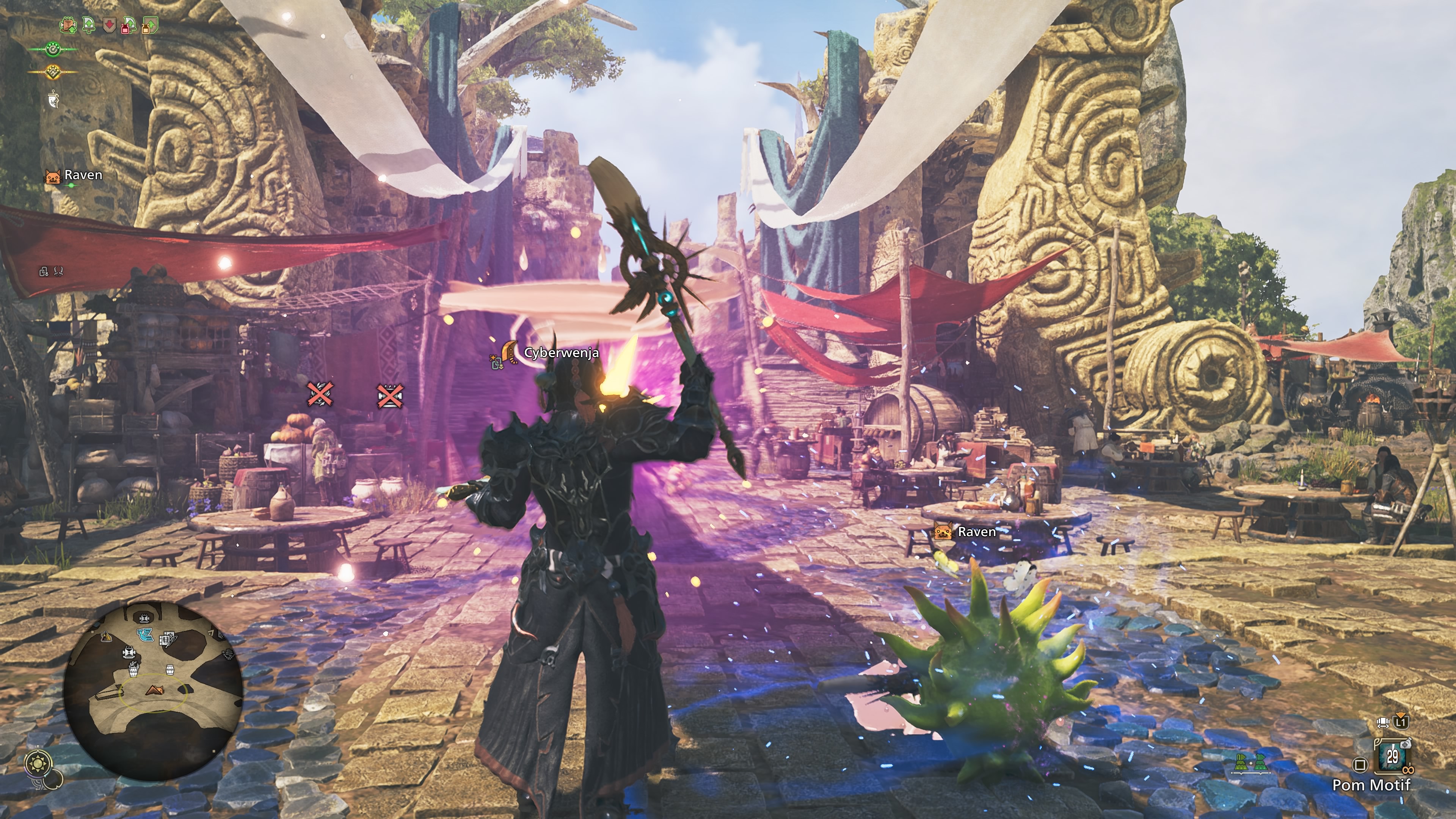Select the green swirl gauge icon
1456x819 pixels.
click(x=53, y=50)
